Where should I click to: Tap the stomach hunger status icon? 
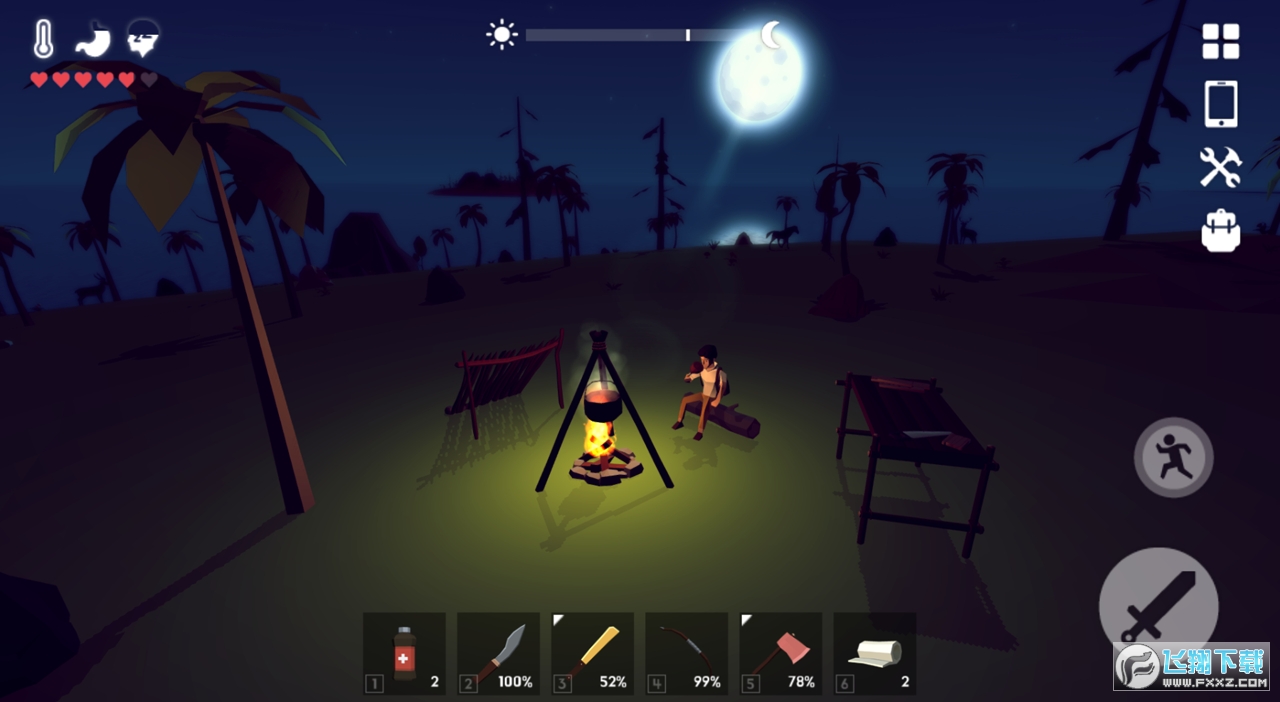92,39
